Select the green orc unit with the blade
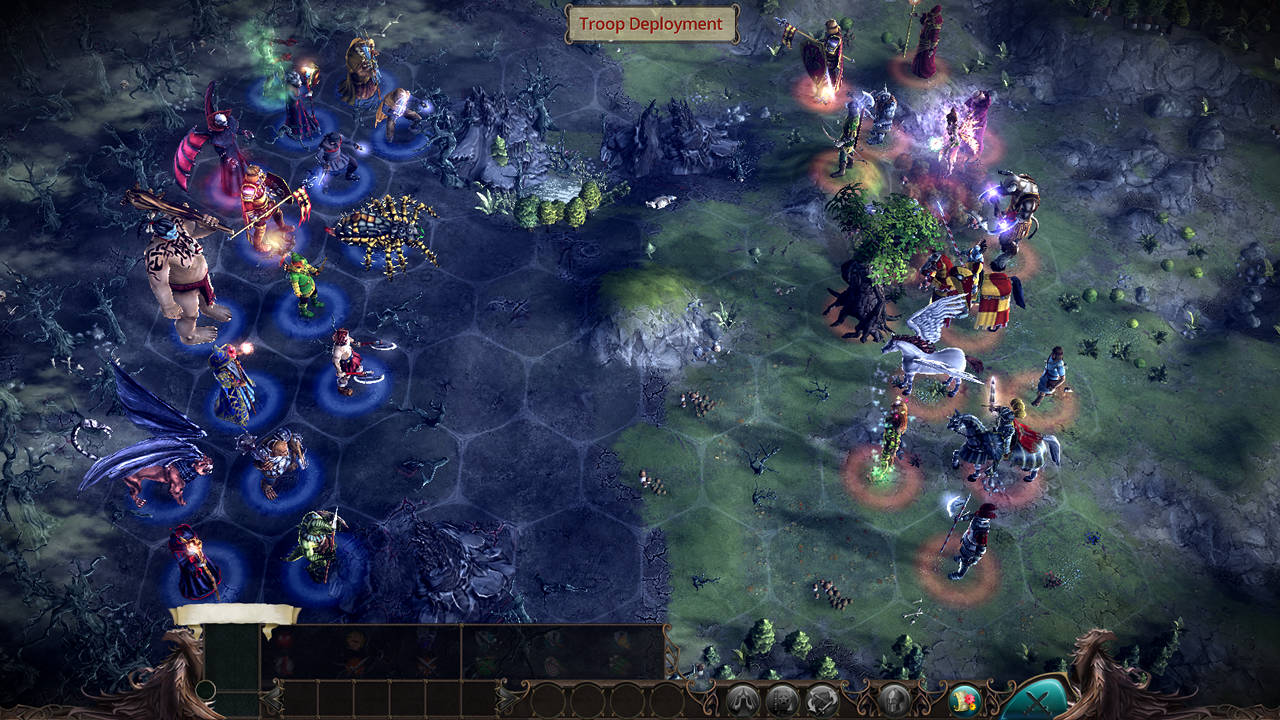The height and width of the screenshot is (720, 1280). point(317,546)
